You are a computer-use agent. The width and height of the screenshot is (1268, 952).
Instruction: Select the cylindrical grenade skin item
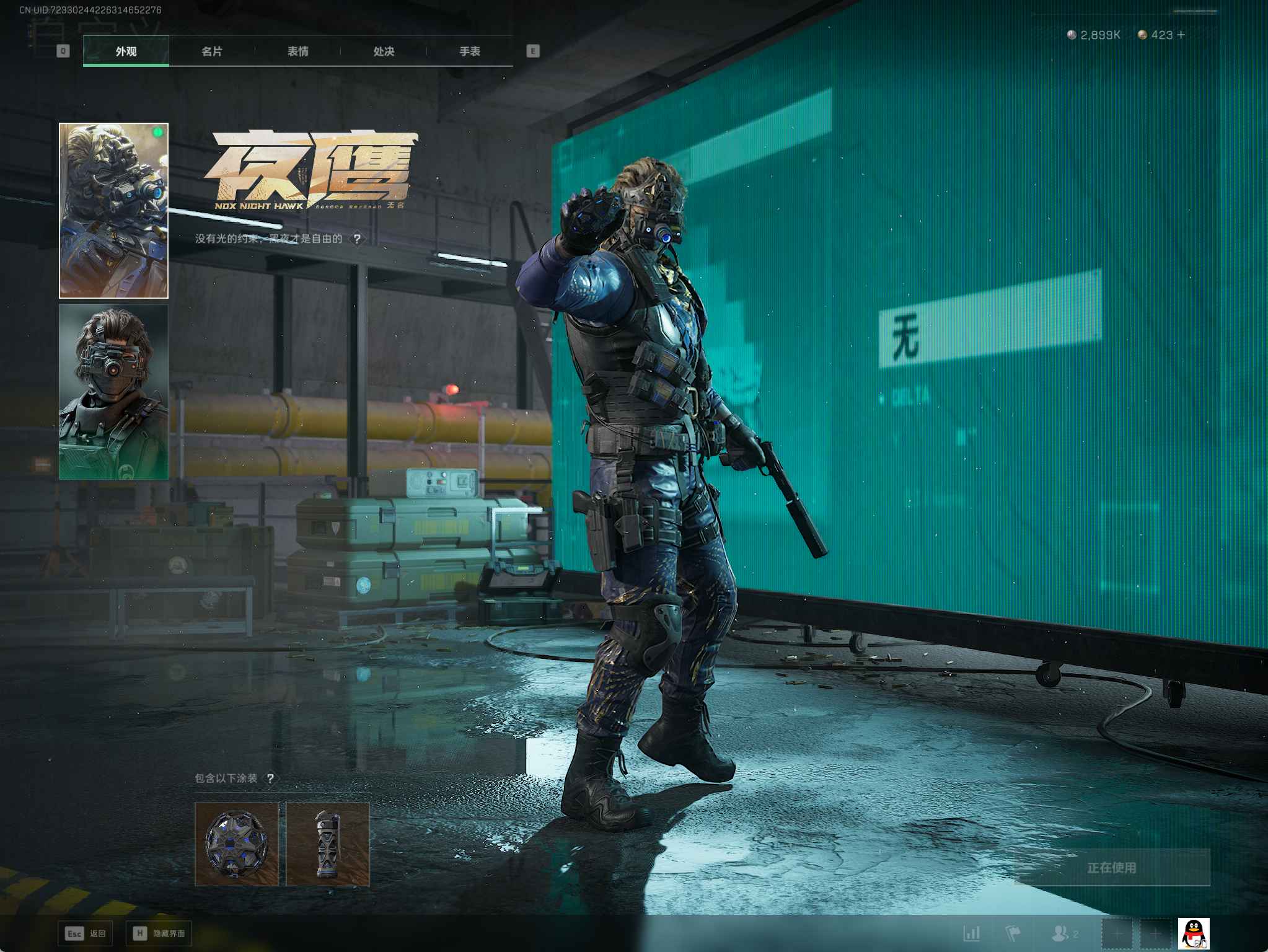328,844
